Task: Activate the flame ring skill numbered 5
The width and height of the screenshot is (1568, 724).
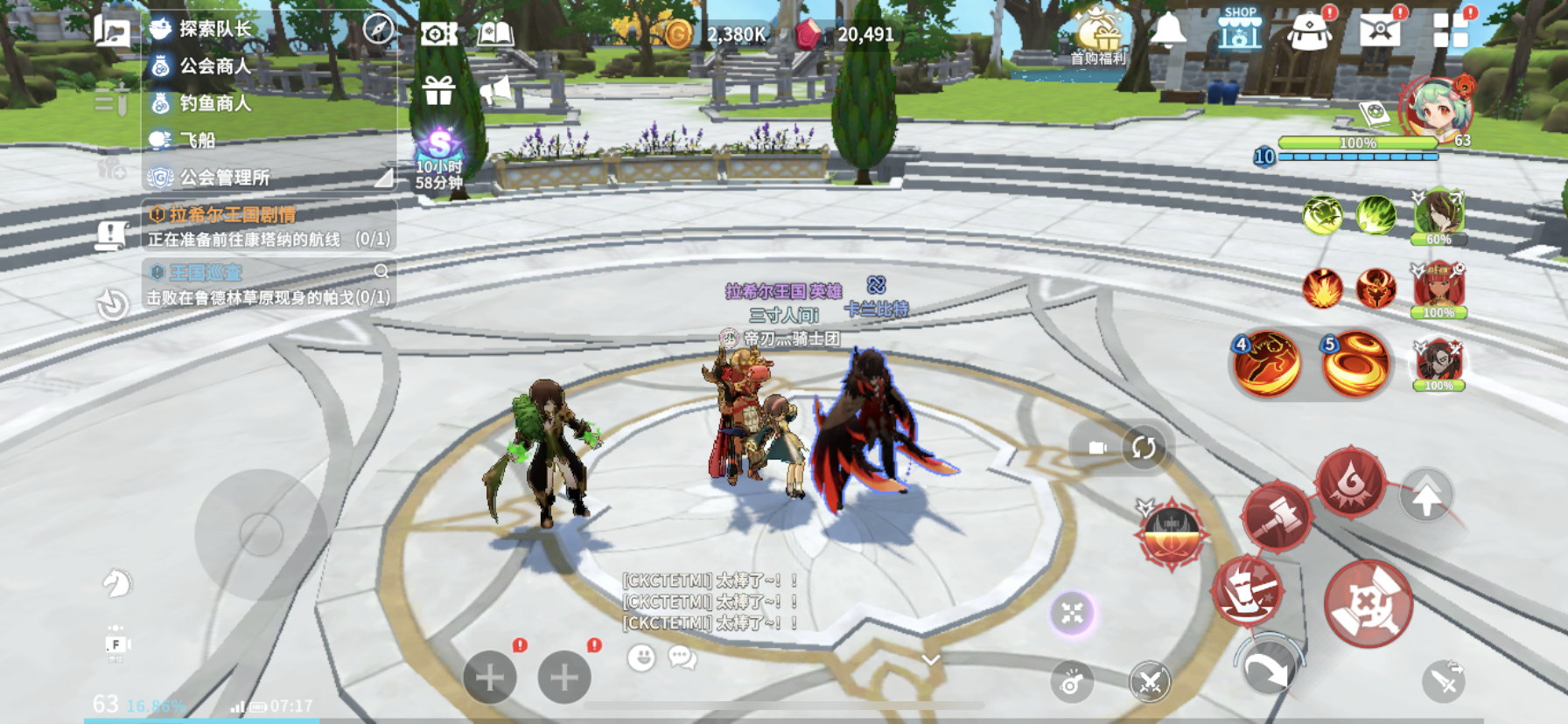Action: (1354, 365)
